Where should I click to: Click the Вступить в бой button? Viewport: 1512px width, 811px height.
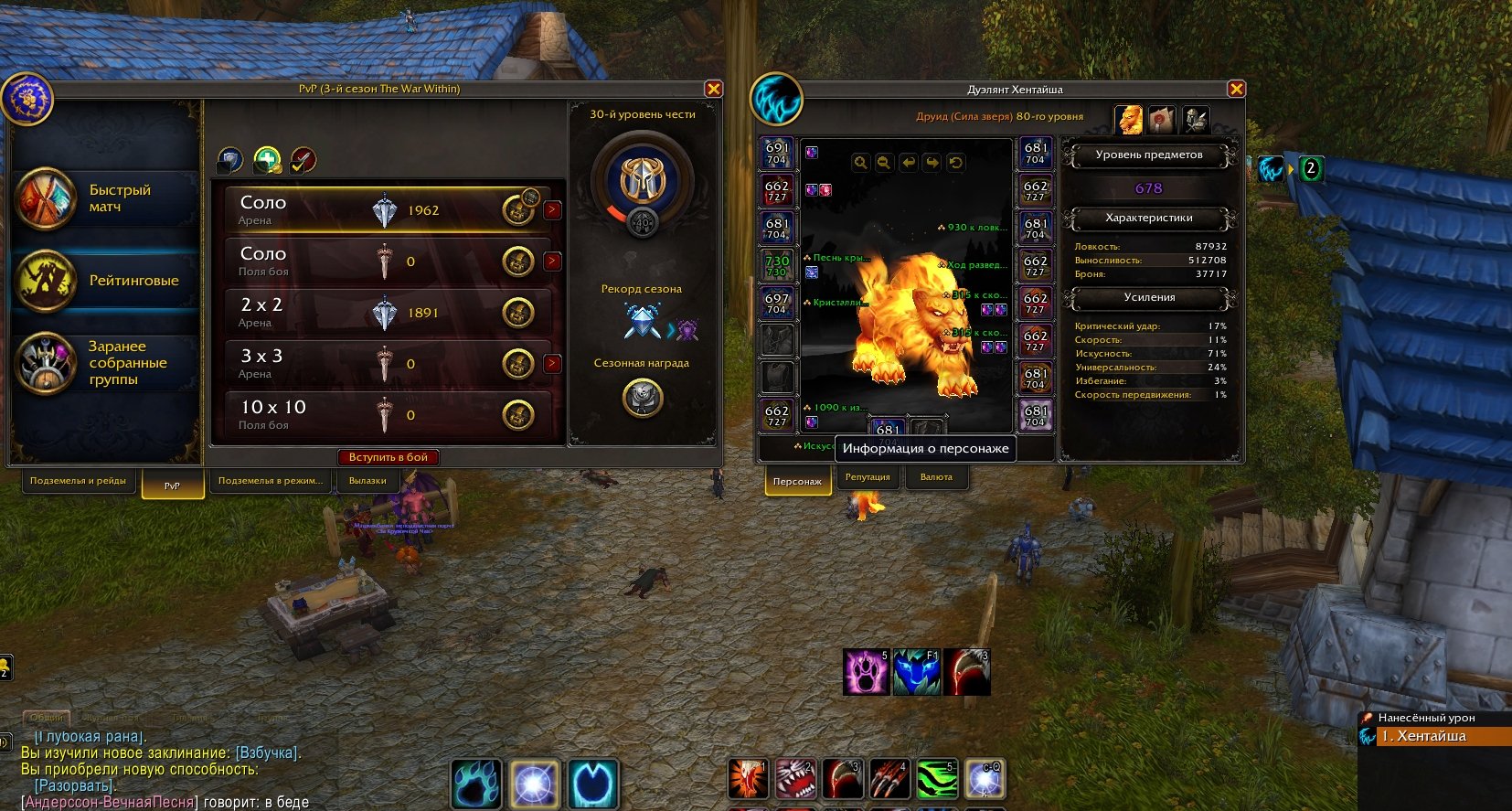[x=388, y=457]
